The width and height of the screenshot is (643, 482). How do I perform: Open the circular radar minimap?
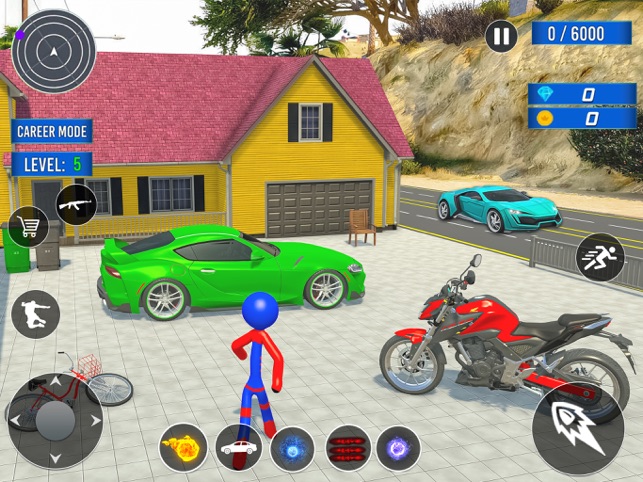(54, 51)
